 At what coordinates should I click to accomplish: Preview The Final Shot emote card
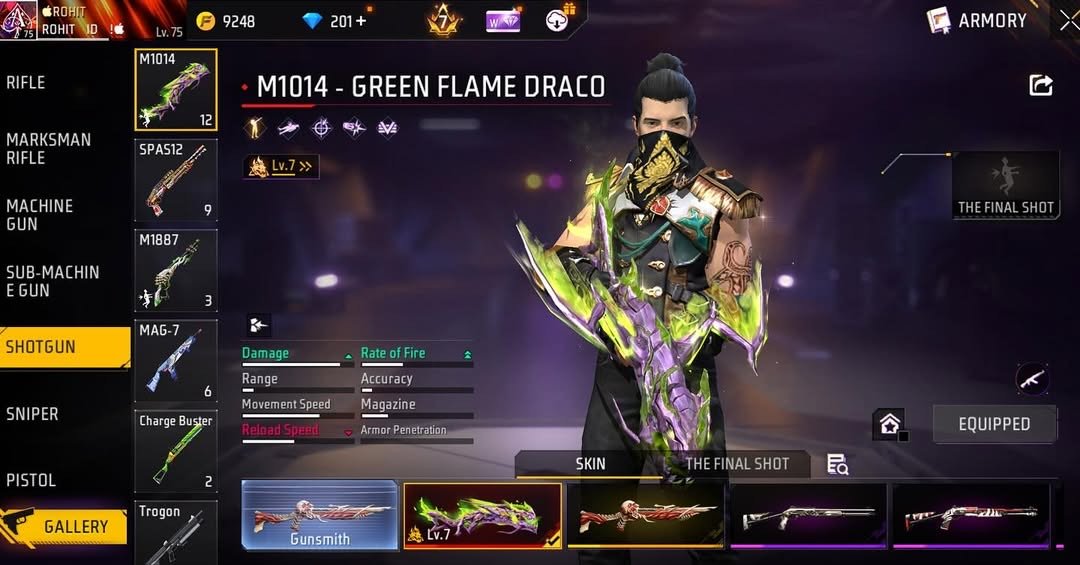click(1005, 185)
